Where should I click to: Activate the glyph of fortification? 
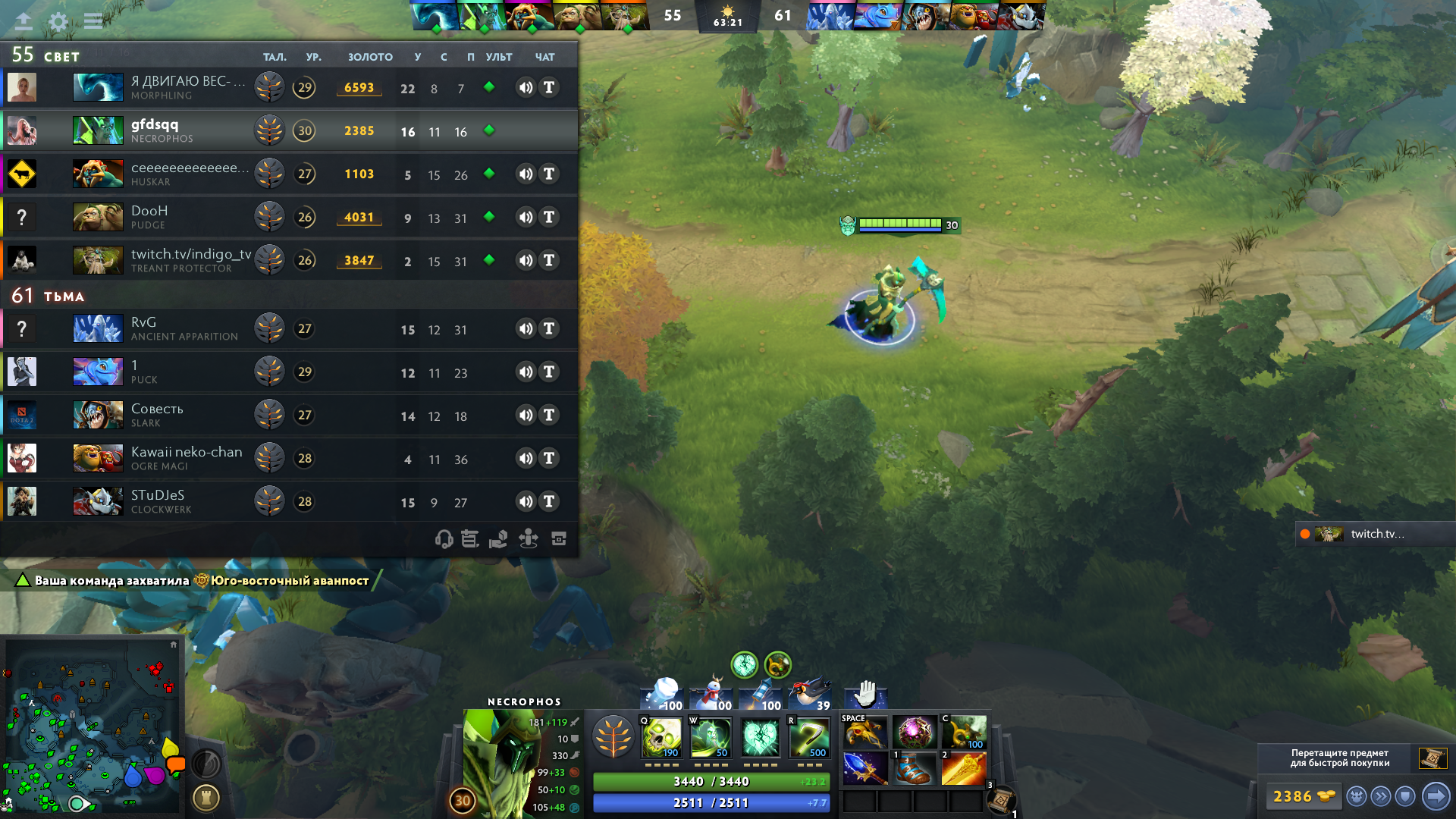206,797
